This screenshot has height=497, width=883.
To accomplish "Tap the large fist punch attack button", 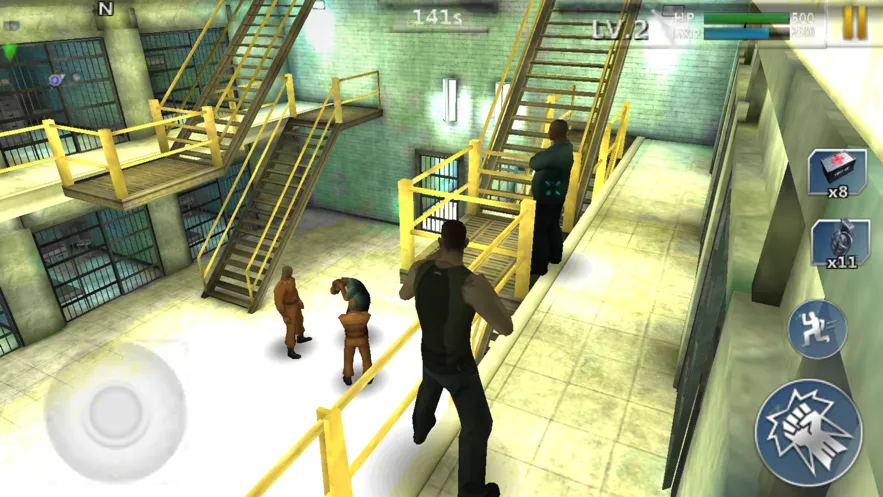I will click(x=808, y=432).
